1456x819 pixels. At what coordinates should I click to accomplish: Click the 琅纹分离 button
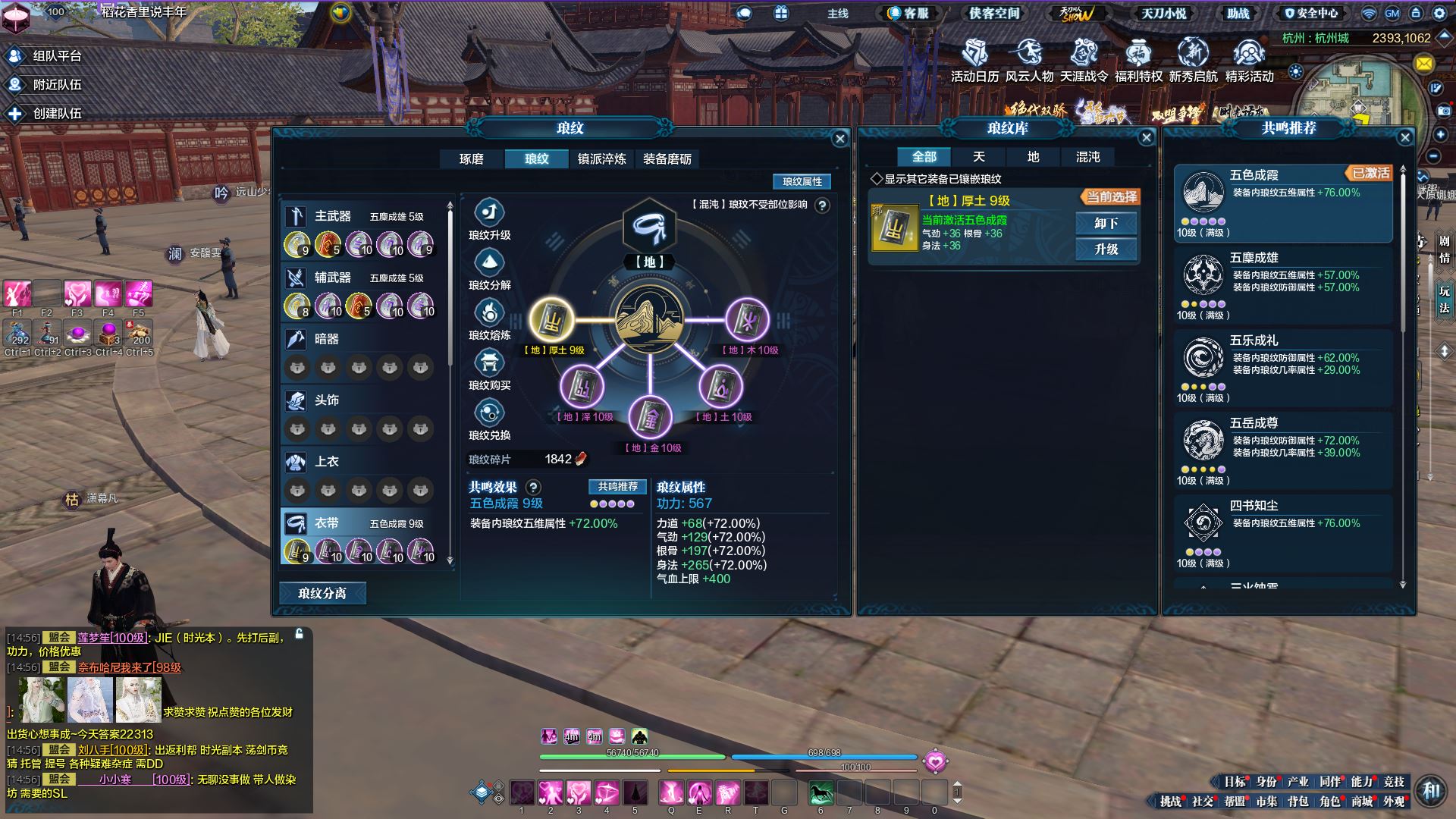pyautogui.click(x=322, y=593)
